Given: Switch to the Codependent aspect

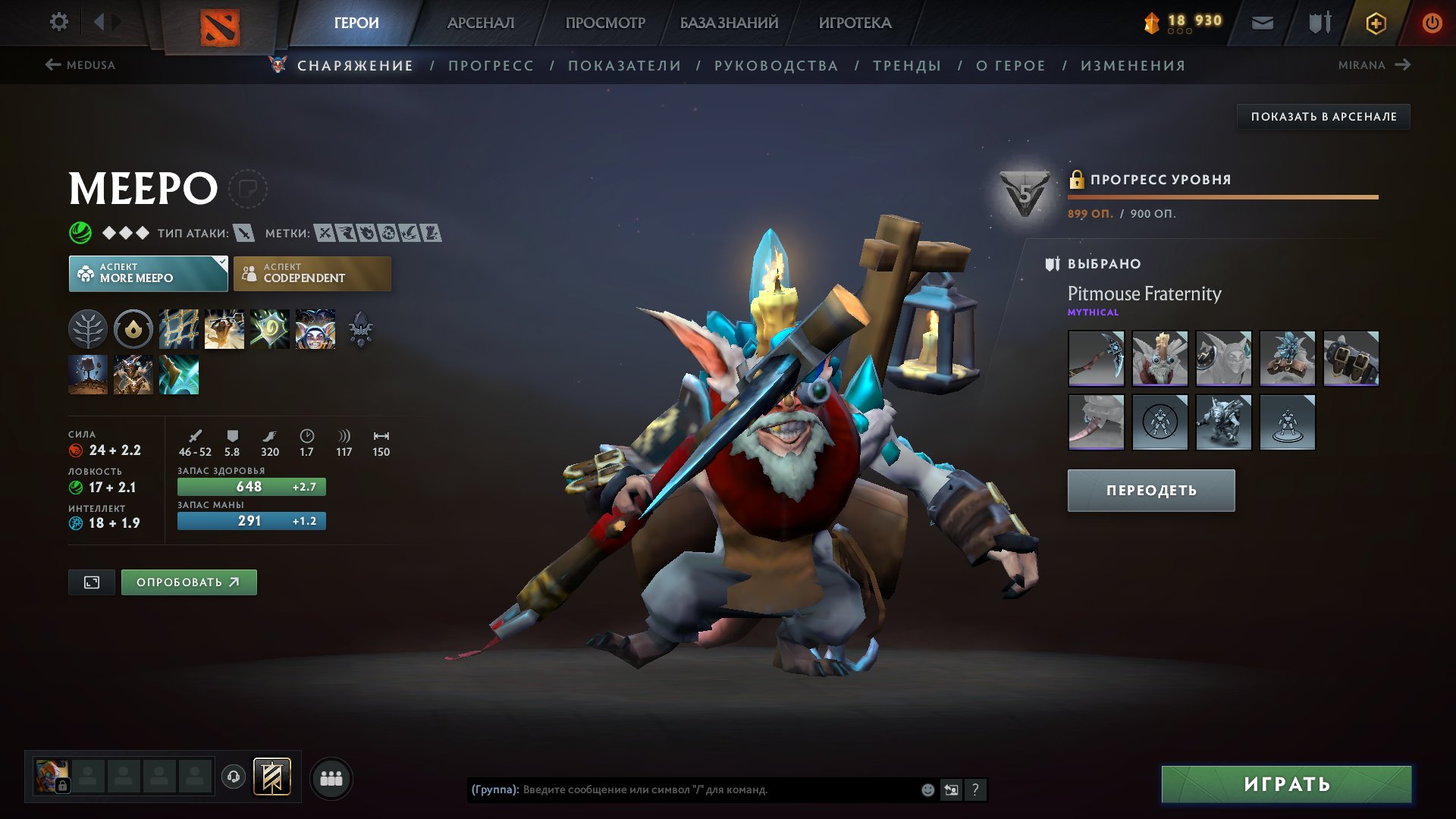Looking at the screenshot, I should (x=312, y=273).
